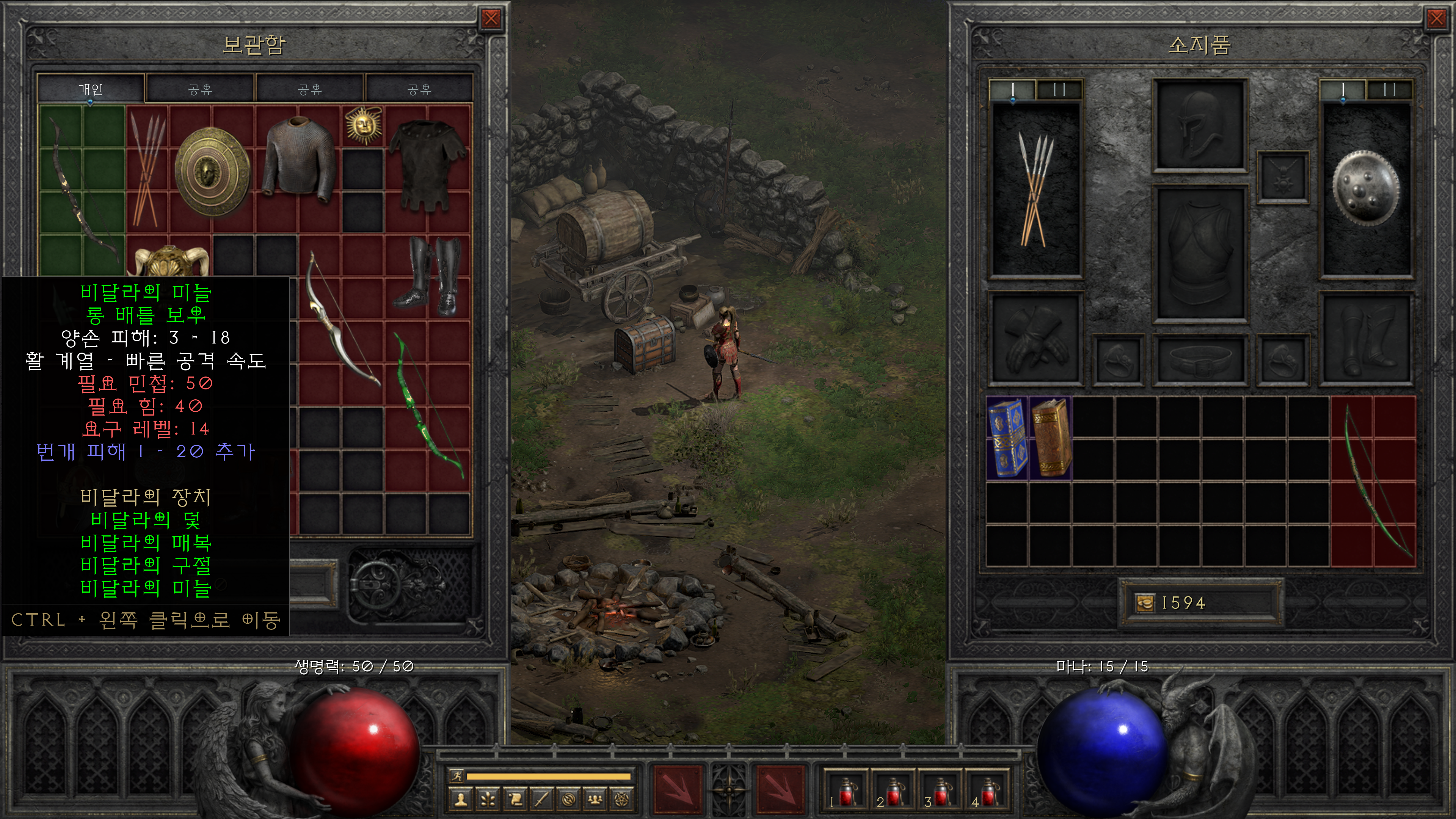Viewport: 1456px width, 819px height.
Task: Open the quest scroll icon
Action: point(516,799)
